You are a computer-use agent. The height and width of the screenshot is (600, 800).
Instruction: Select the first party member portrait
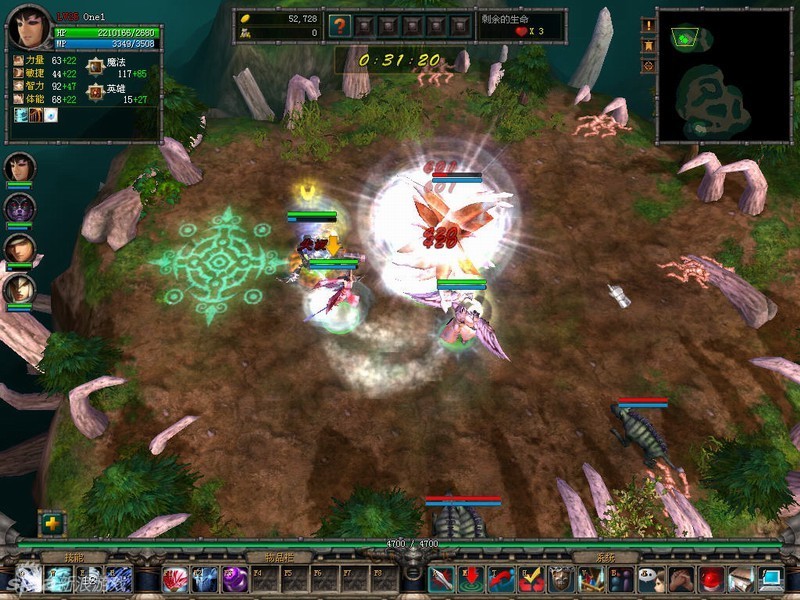[x=19, y=166]
